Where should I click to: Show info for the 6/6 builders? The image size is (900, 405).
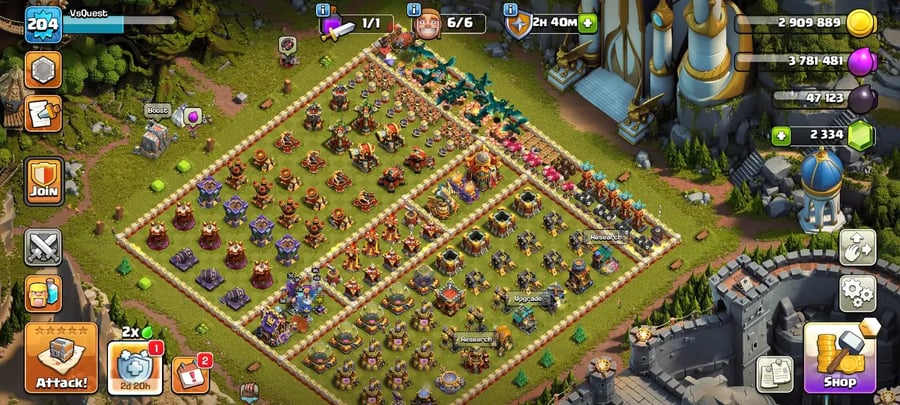pos(416,9)
